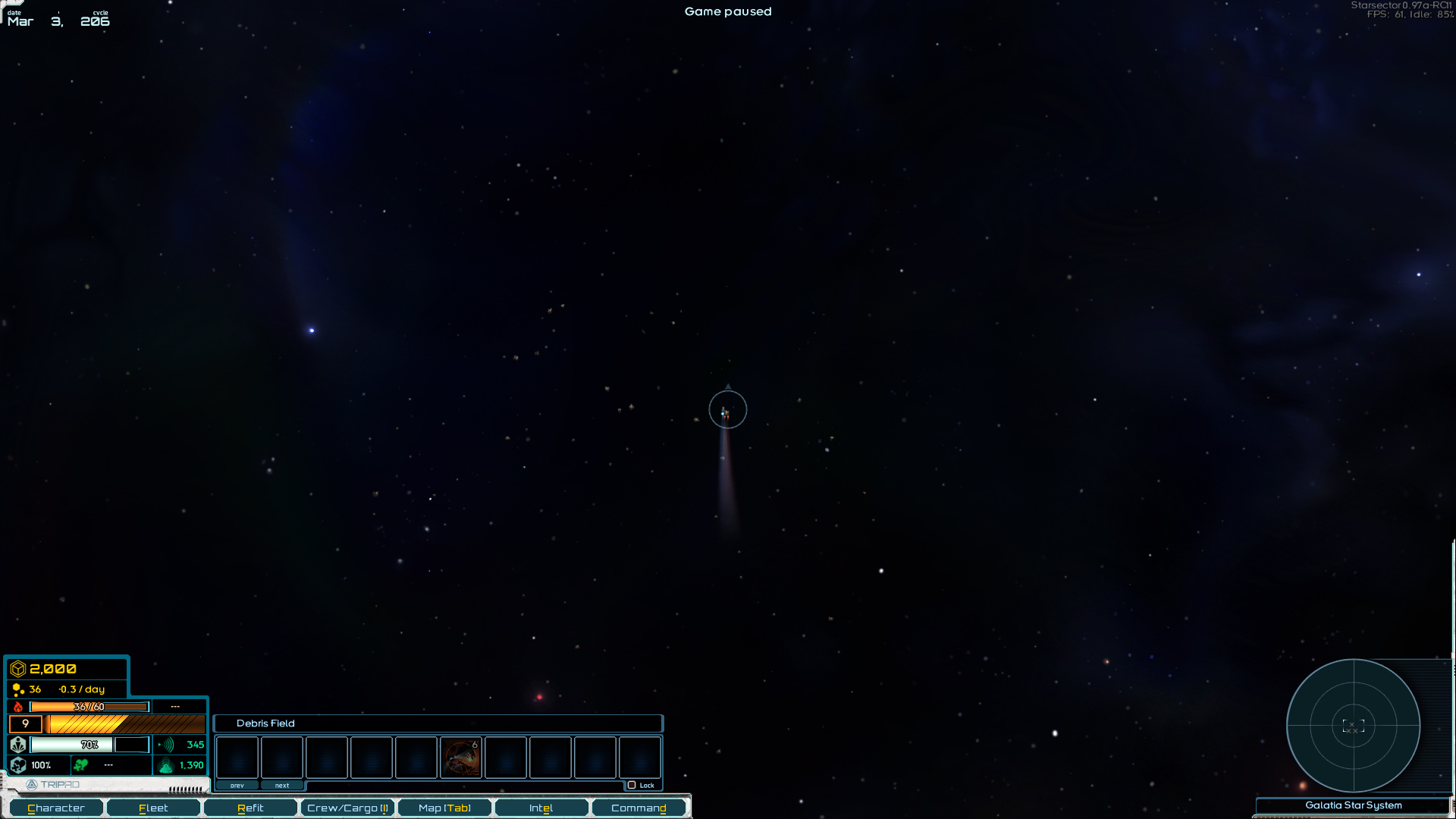Open the Intel screen
This screenshot has height=819, width=1456.
(541, 808)
